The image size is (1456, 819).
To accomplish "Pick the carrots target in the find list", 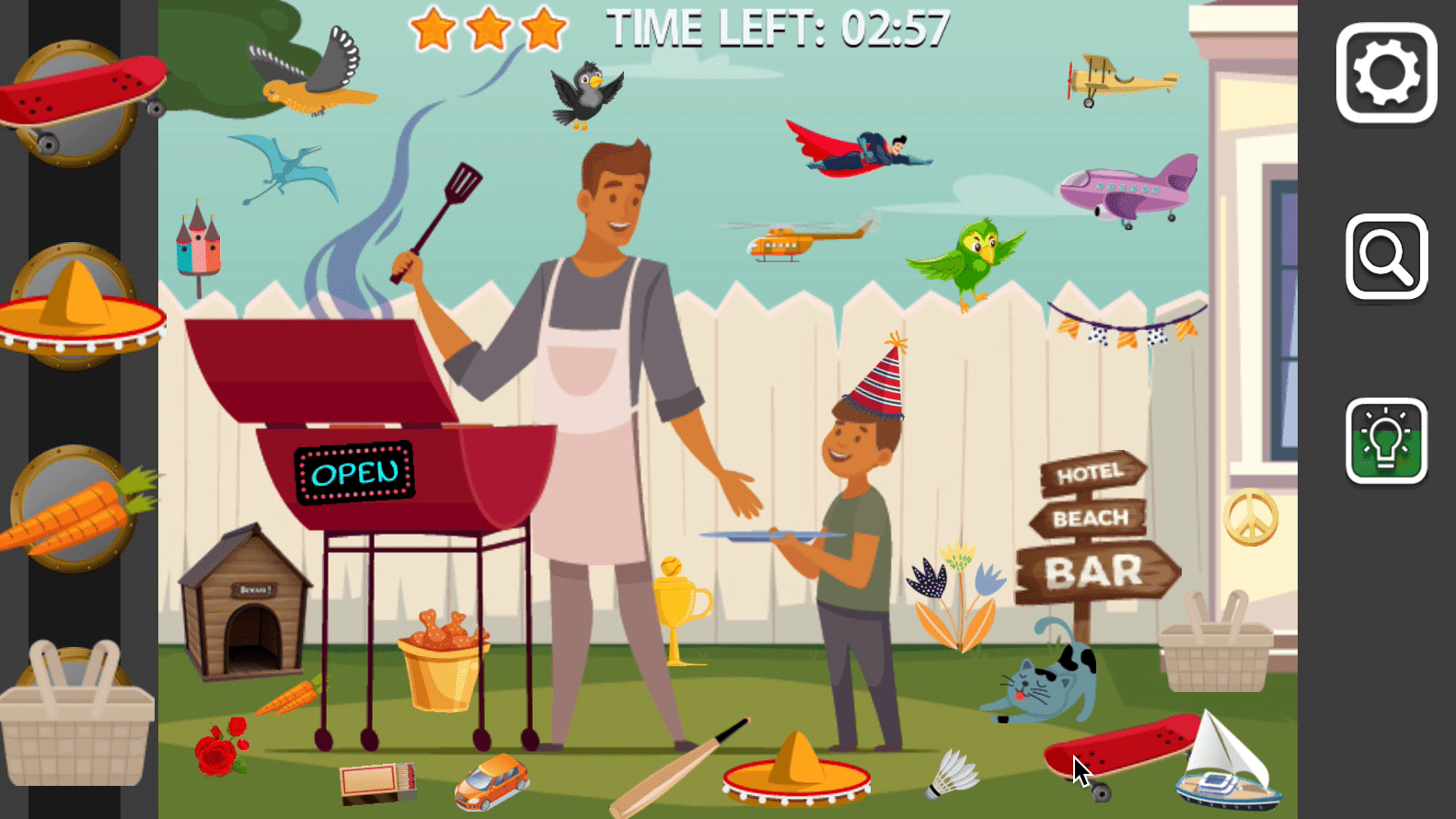I will [77, 509].
